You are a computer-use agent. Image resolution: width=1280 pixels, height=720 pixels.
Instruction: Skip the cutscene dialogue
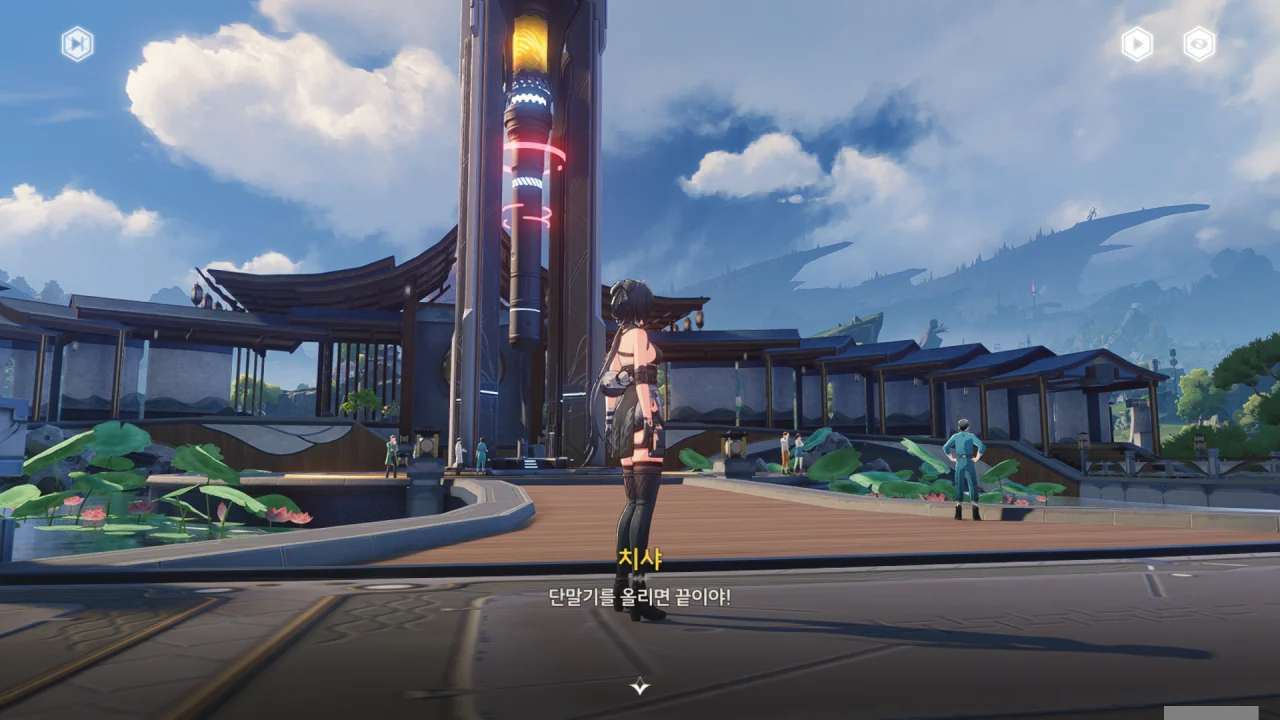[x=77, y=44]
